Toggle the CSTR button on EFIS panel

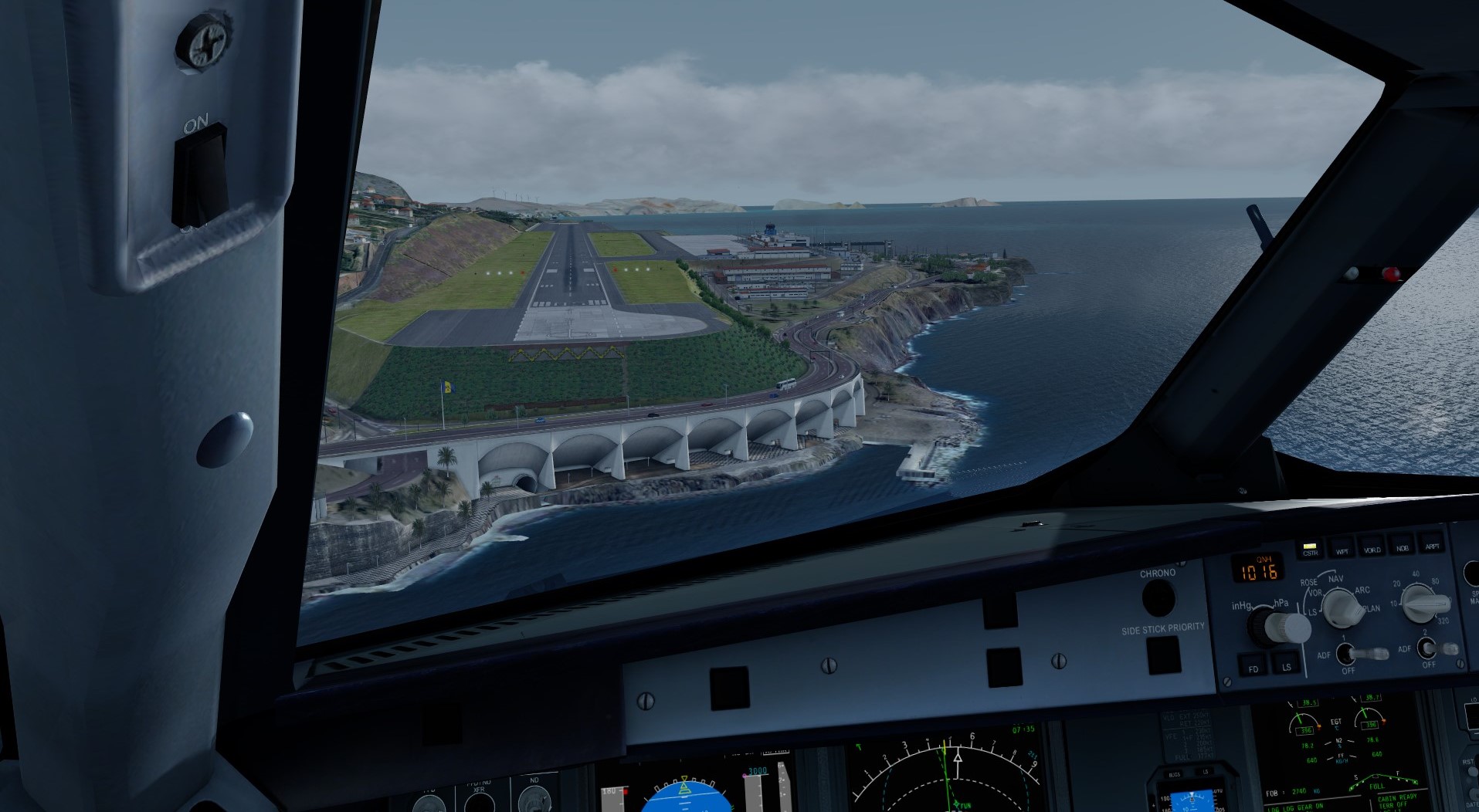1310,551
